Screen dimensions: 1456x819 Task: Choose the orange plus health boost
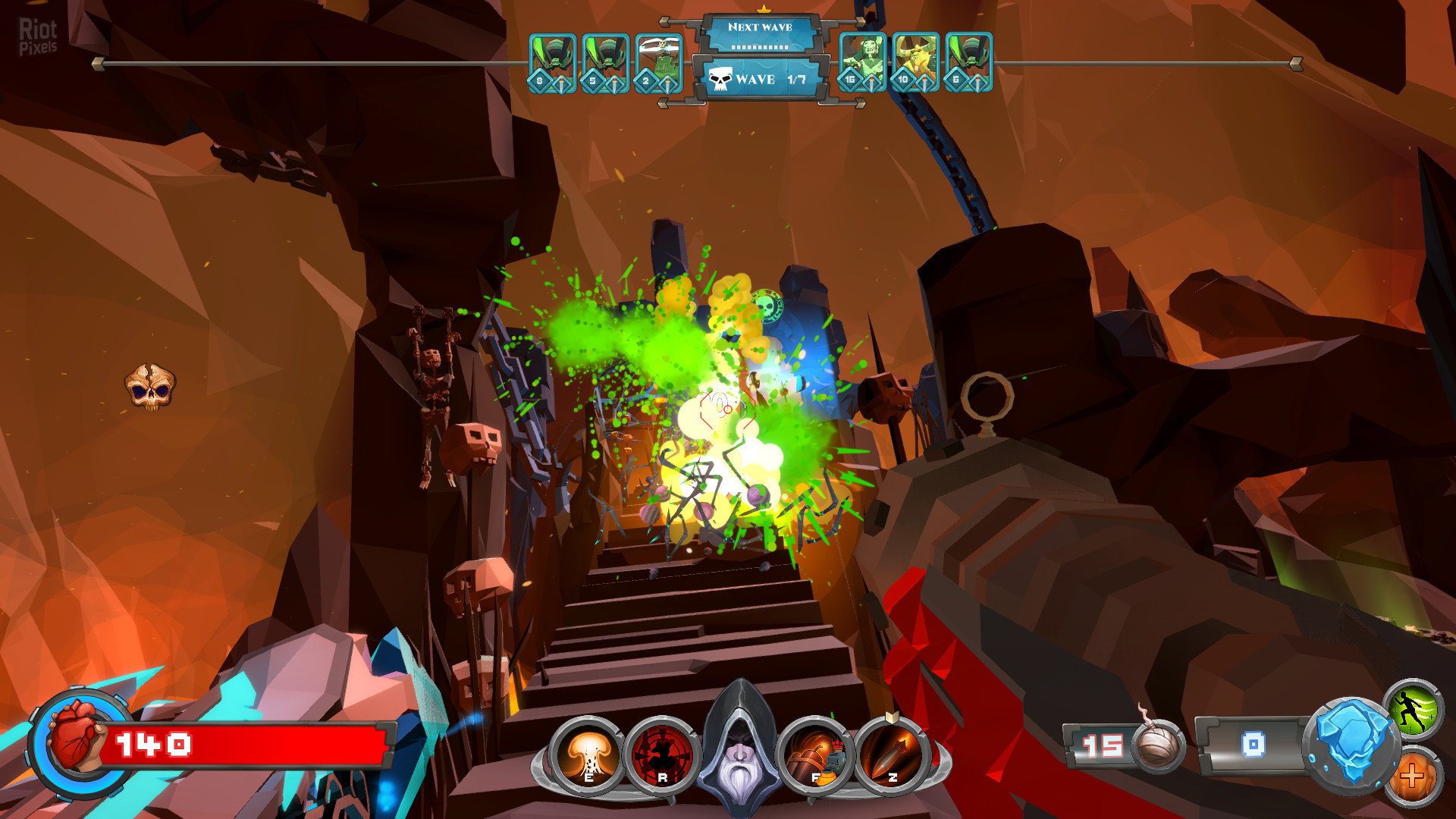[x=1414, y=777]
